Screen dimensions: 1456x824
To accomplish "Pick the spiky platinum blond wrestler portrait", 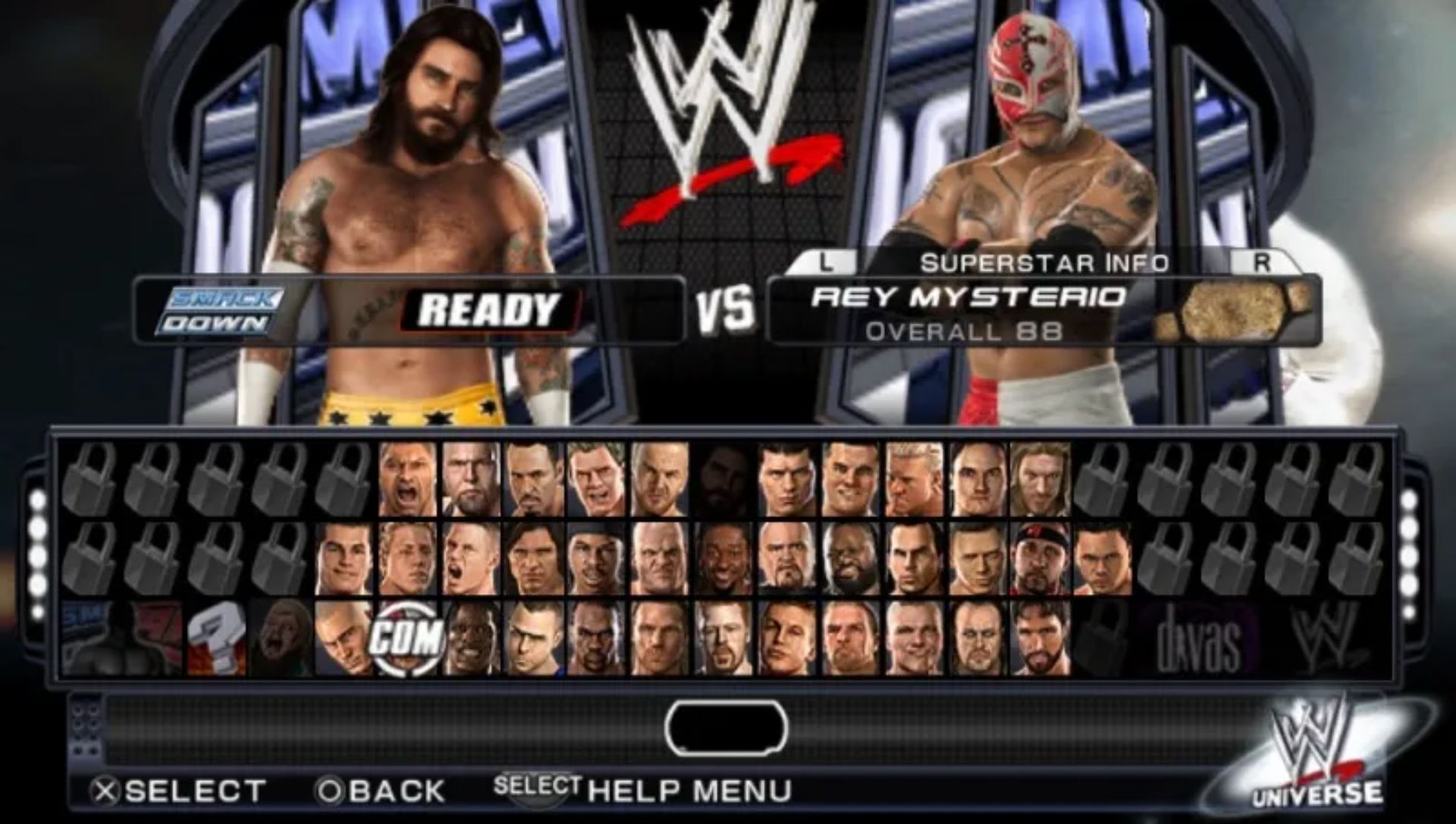I will [x=913, y=479].
